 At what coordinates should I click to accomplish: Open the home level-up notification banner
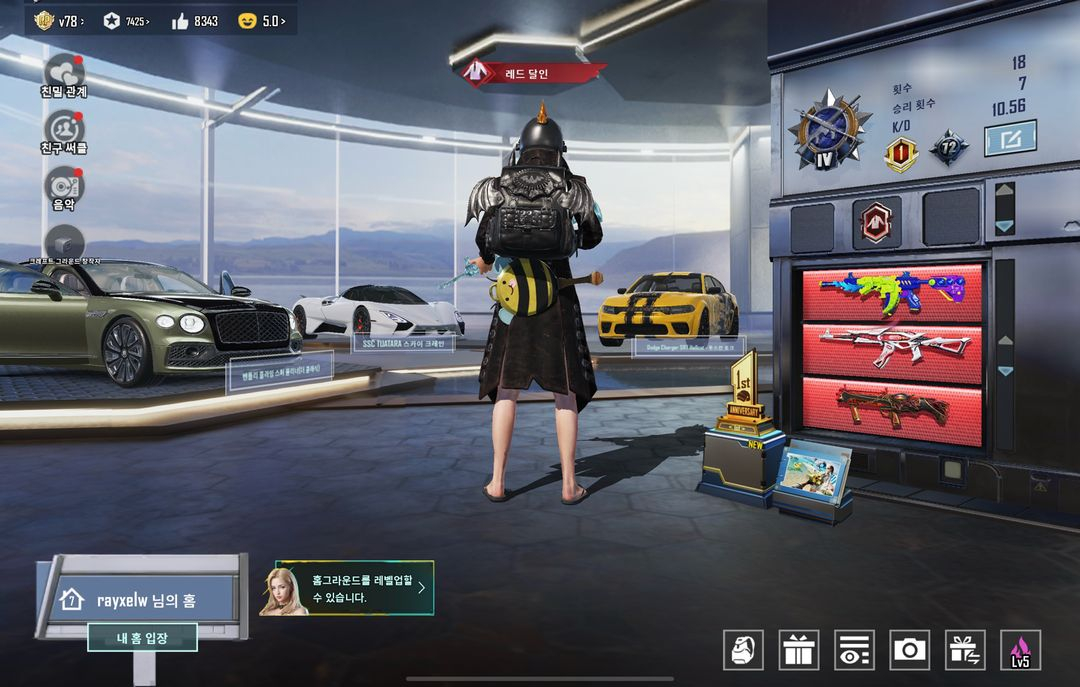coord(347,587)
